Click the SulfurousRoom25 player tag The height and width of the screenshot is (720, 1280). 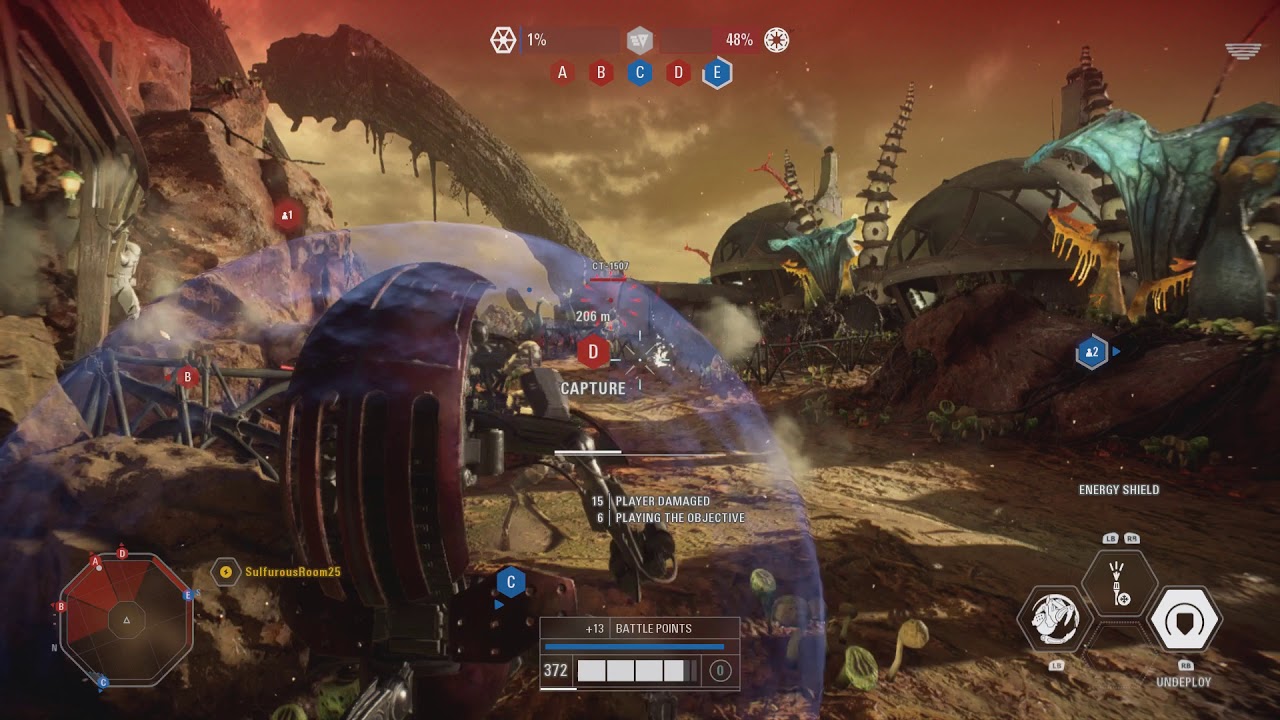point(292,572)
